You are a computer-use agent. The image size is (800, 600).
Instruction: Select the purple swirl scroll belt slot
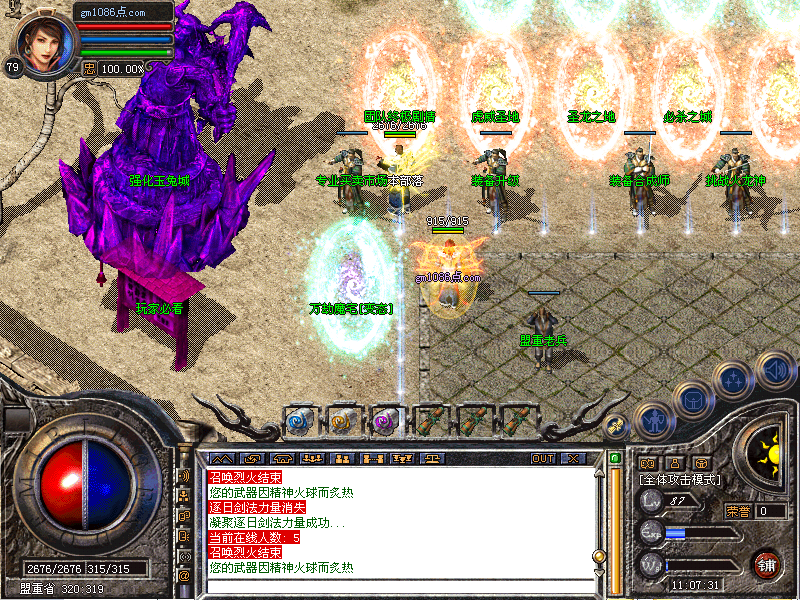[386, 421]
